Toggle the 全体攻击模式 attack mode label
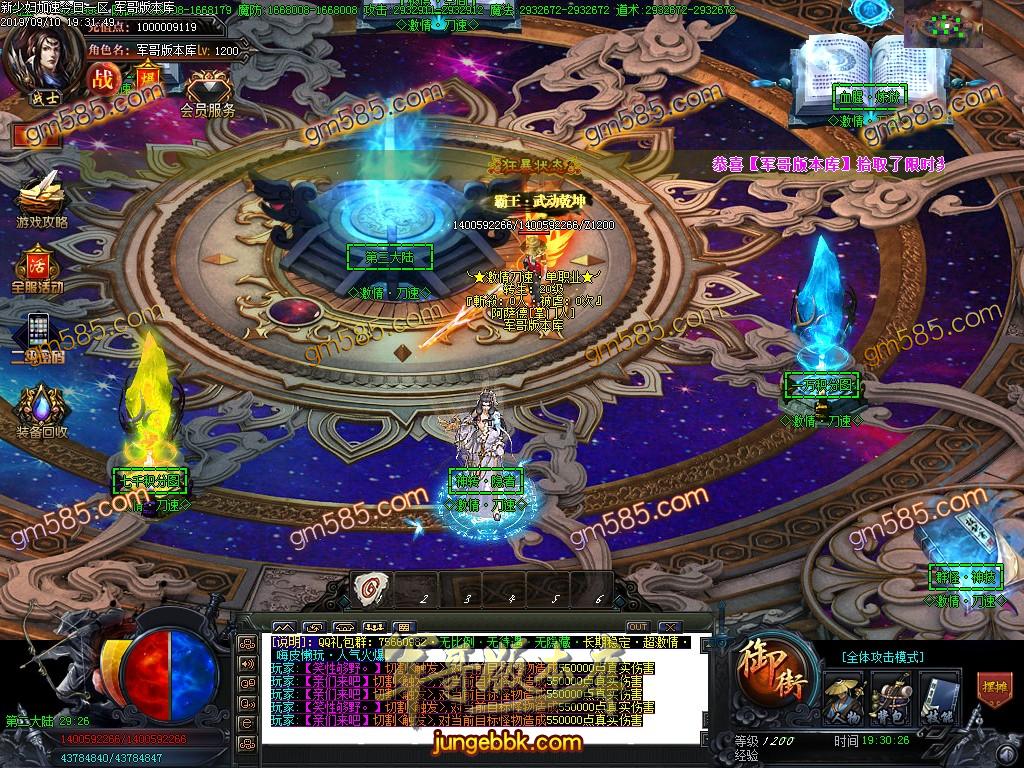This screenshot has height=768, width=1024. tap(883, 657)
